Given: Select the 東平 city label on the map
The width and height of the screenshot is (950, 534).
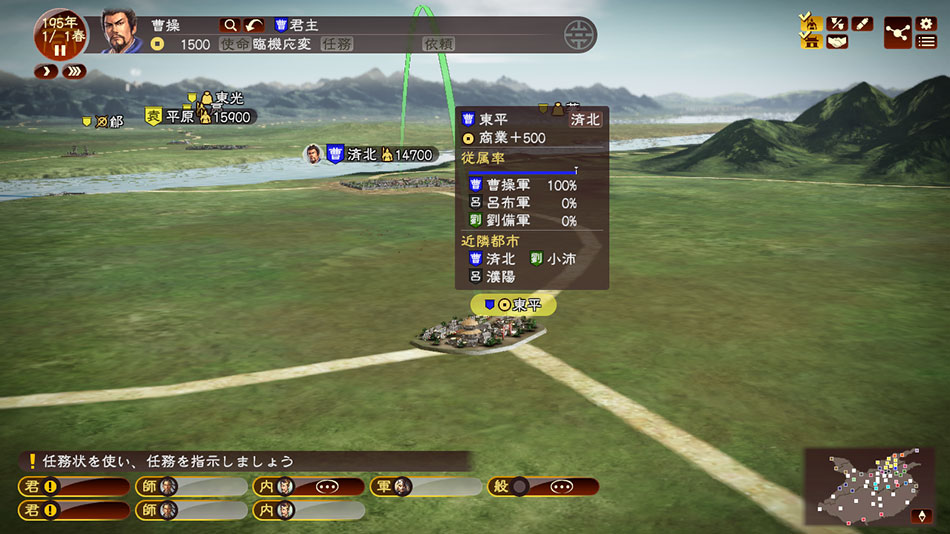Looking at the screenshot, I should pos(513,305).
